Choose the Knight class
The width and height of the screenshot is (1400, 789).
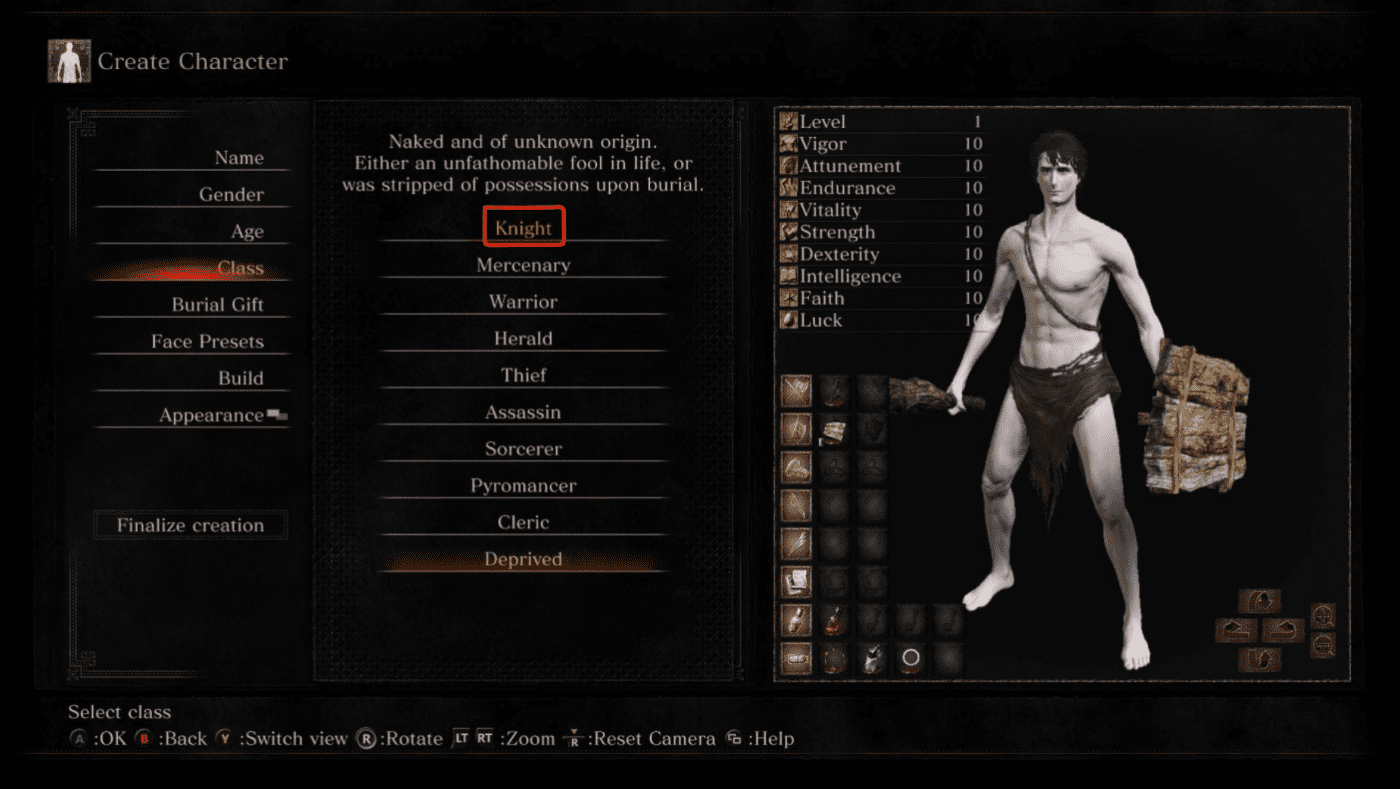(x=523, y=228)
